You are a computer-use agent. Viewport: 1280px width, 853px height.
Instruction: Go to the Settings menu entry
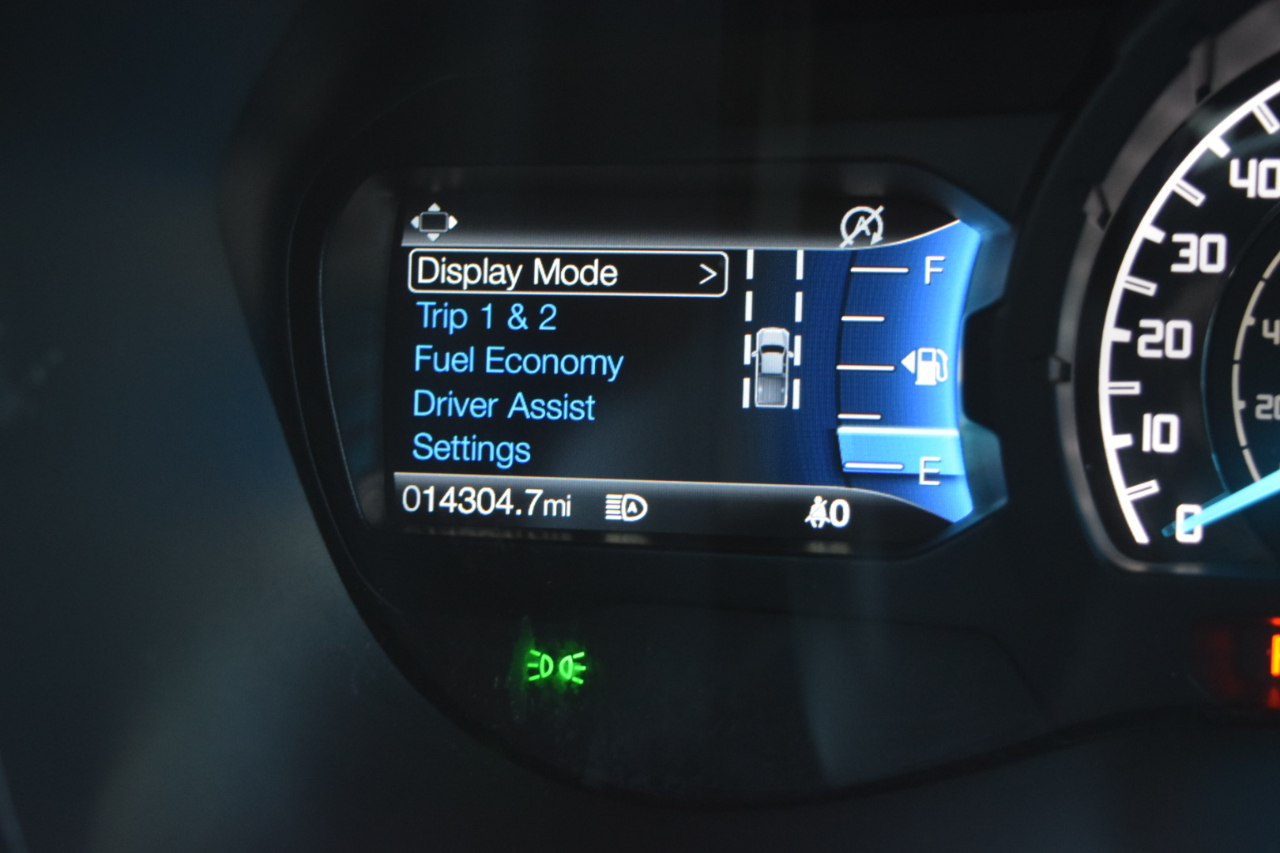pyautogui.click(x=471, y=449)
